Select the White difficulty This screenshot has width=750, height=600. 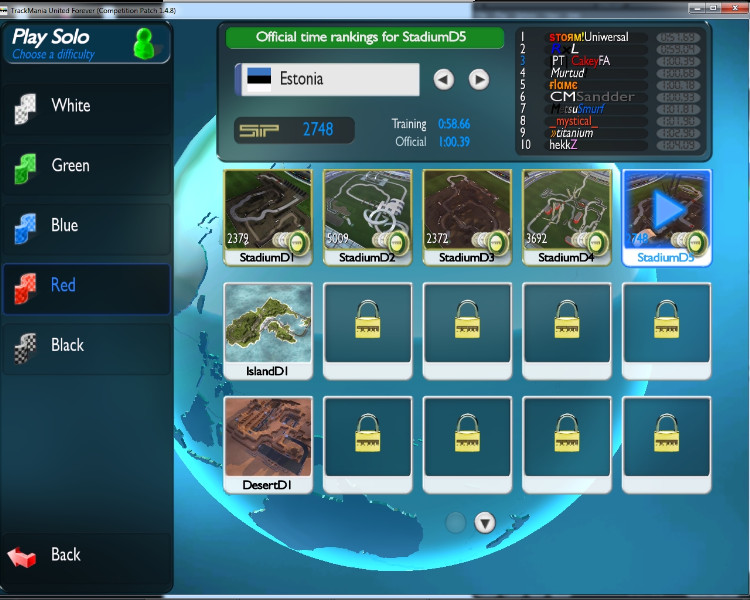point(85,106)
